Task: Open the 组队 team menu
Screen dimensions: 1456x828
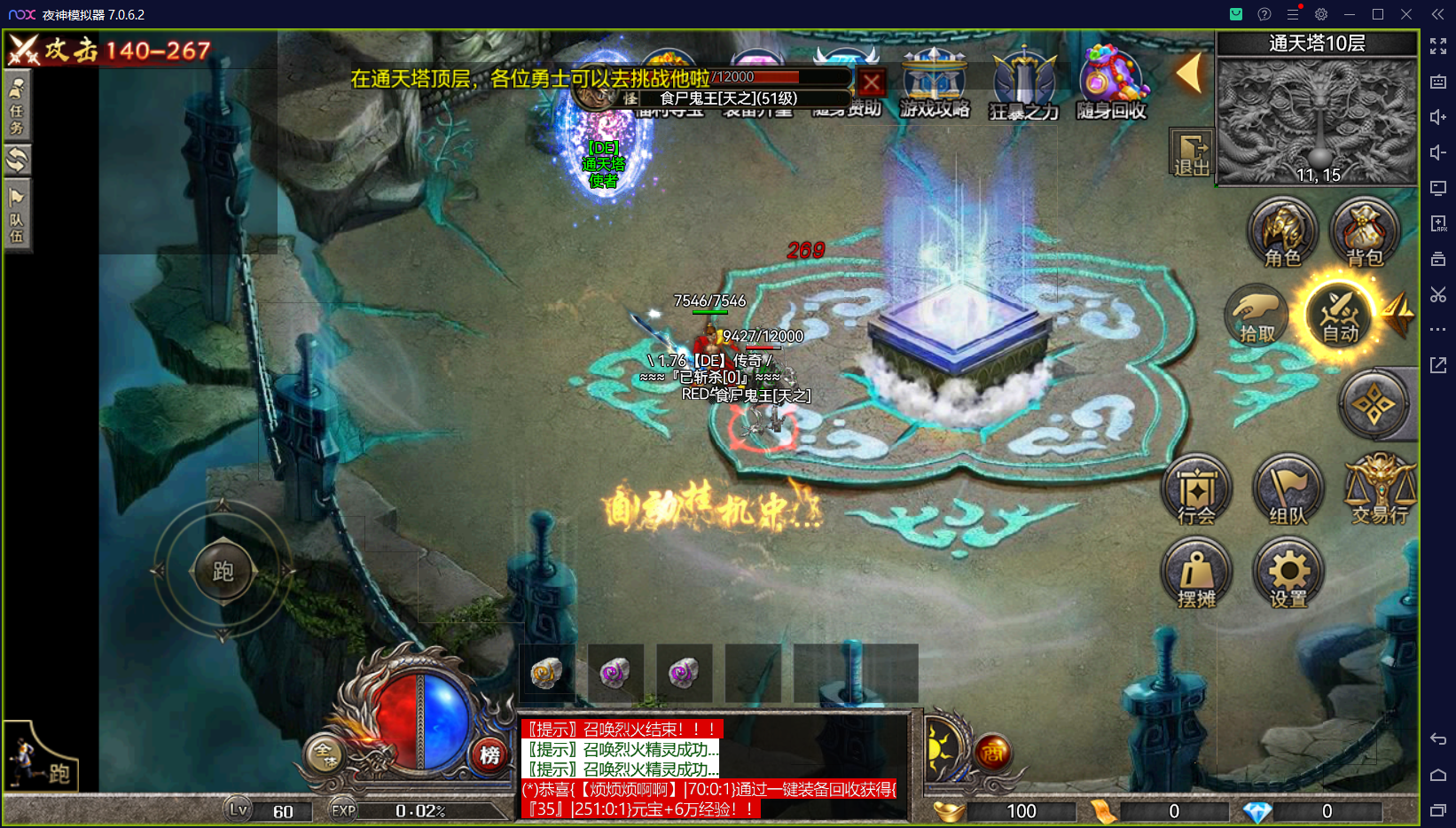Action: click(1288, 490)
